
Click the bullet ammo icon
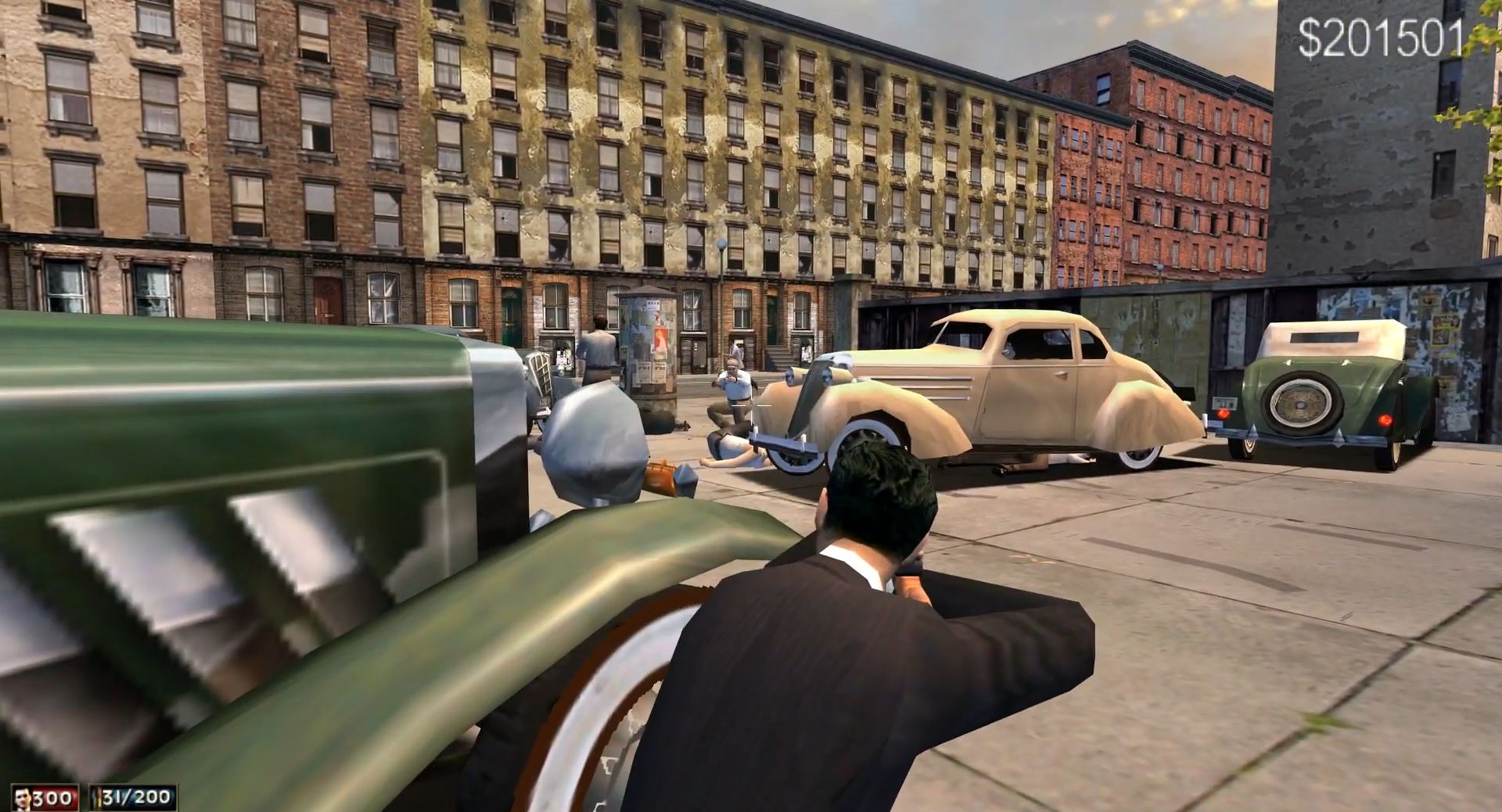[x=96, y=798]
